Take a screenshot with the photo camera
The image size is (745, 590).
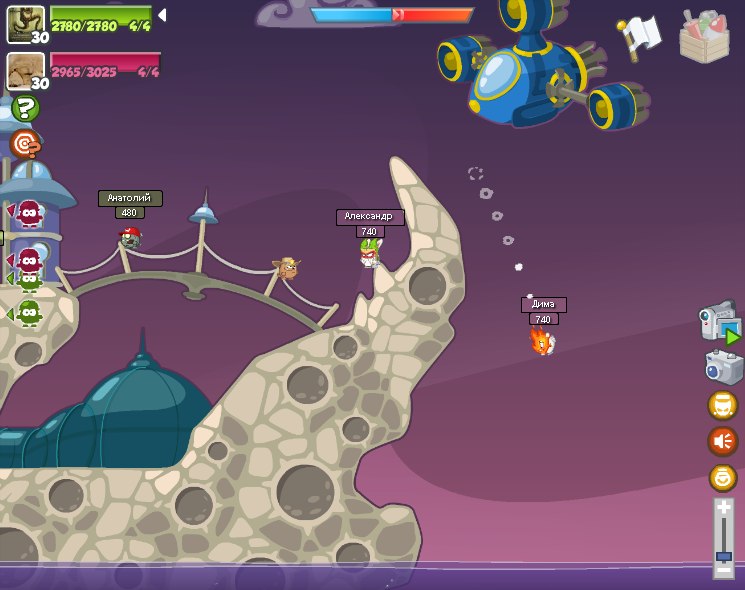pos(723,367)
